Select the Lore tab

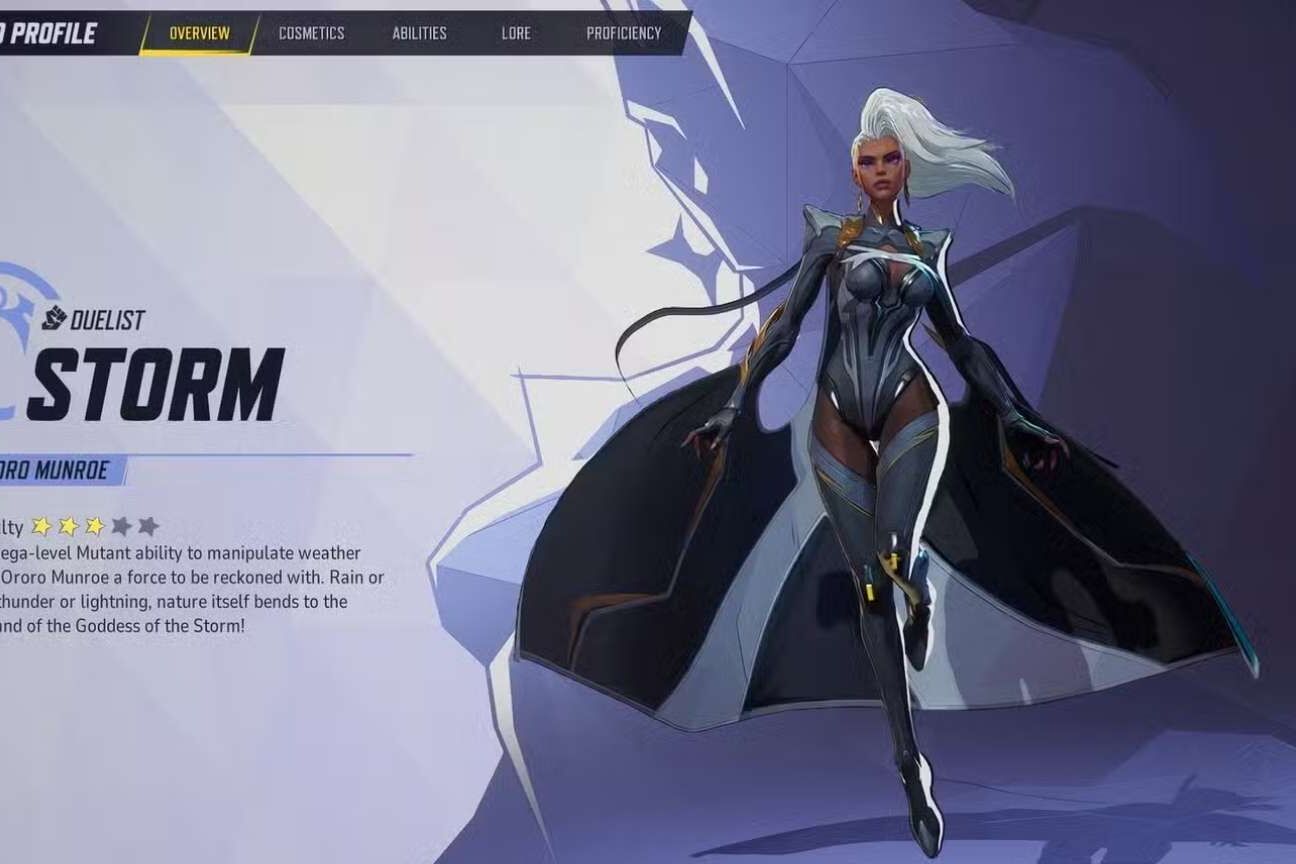[x=516, y=33]
